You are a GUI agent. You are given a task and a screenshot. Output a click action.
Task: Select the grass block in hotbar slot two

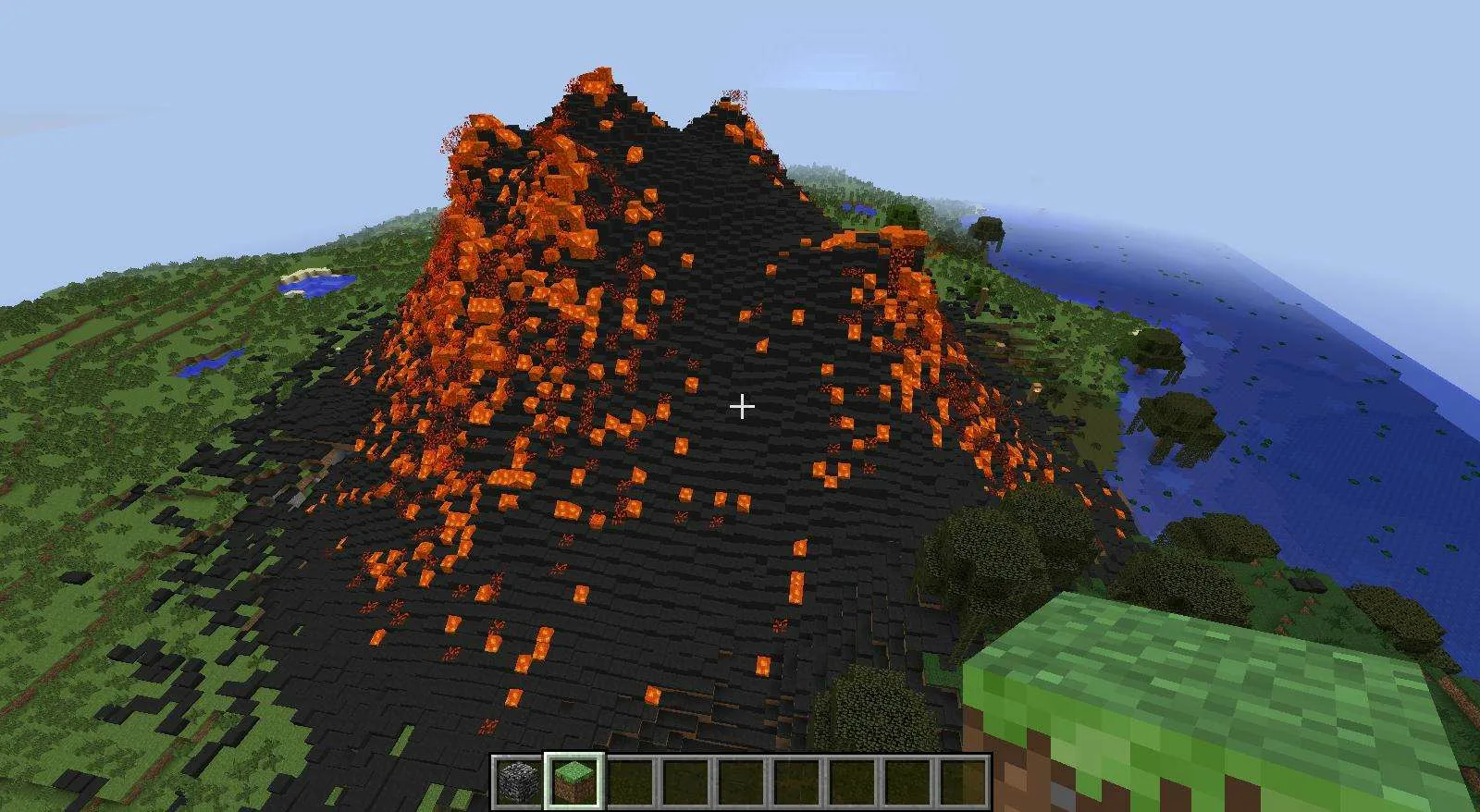click(573, 781)
